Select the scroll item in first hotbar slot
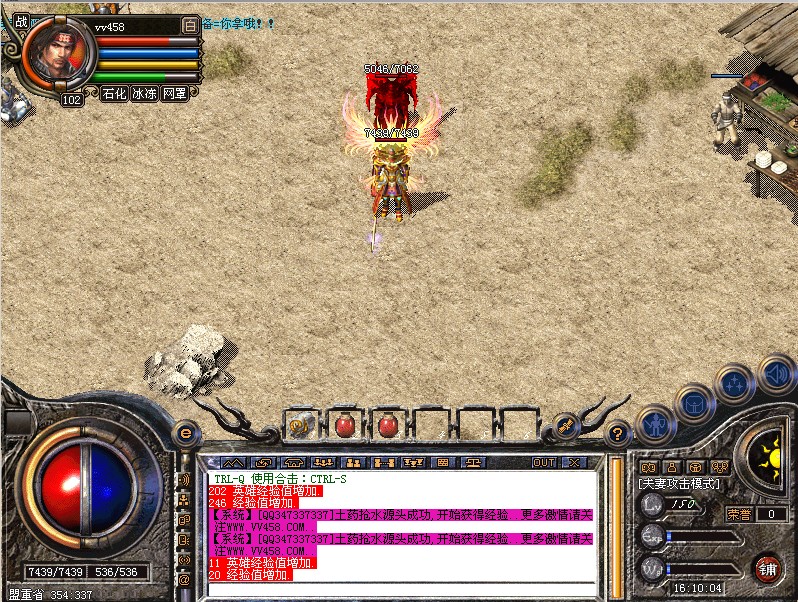The width and height of the screenshot is (798, 602). [300, 426]
